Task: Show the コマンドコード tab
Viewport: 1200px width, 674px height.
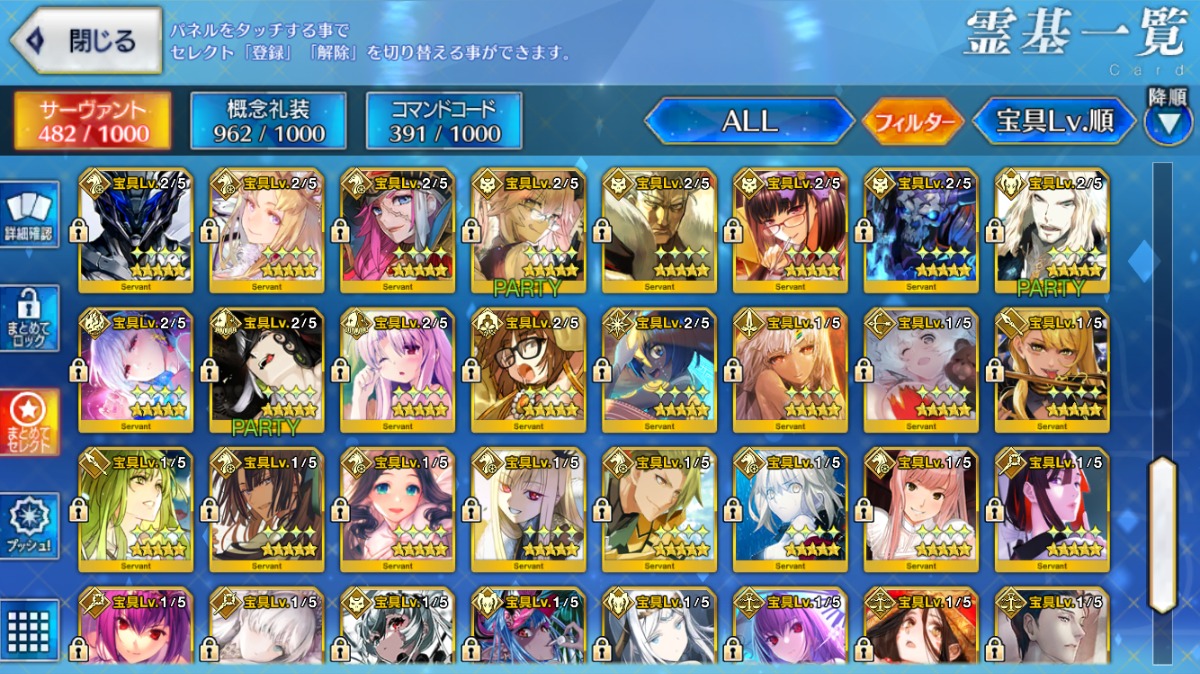Action: point(444,121)
